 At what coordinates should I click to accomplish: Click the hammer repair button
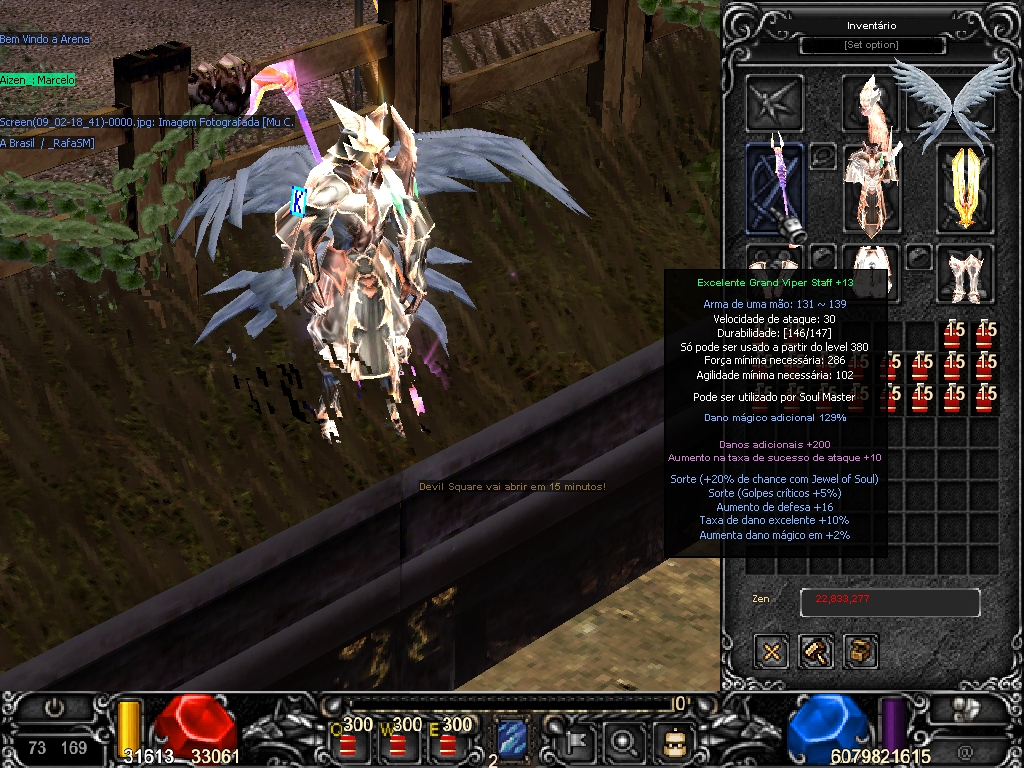click(817, 652)
